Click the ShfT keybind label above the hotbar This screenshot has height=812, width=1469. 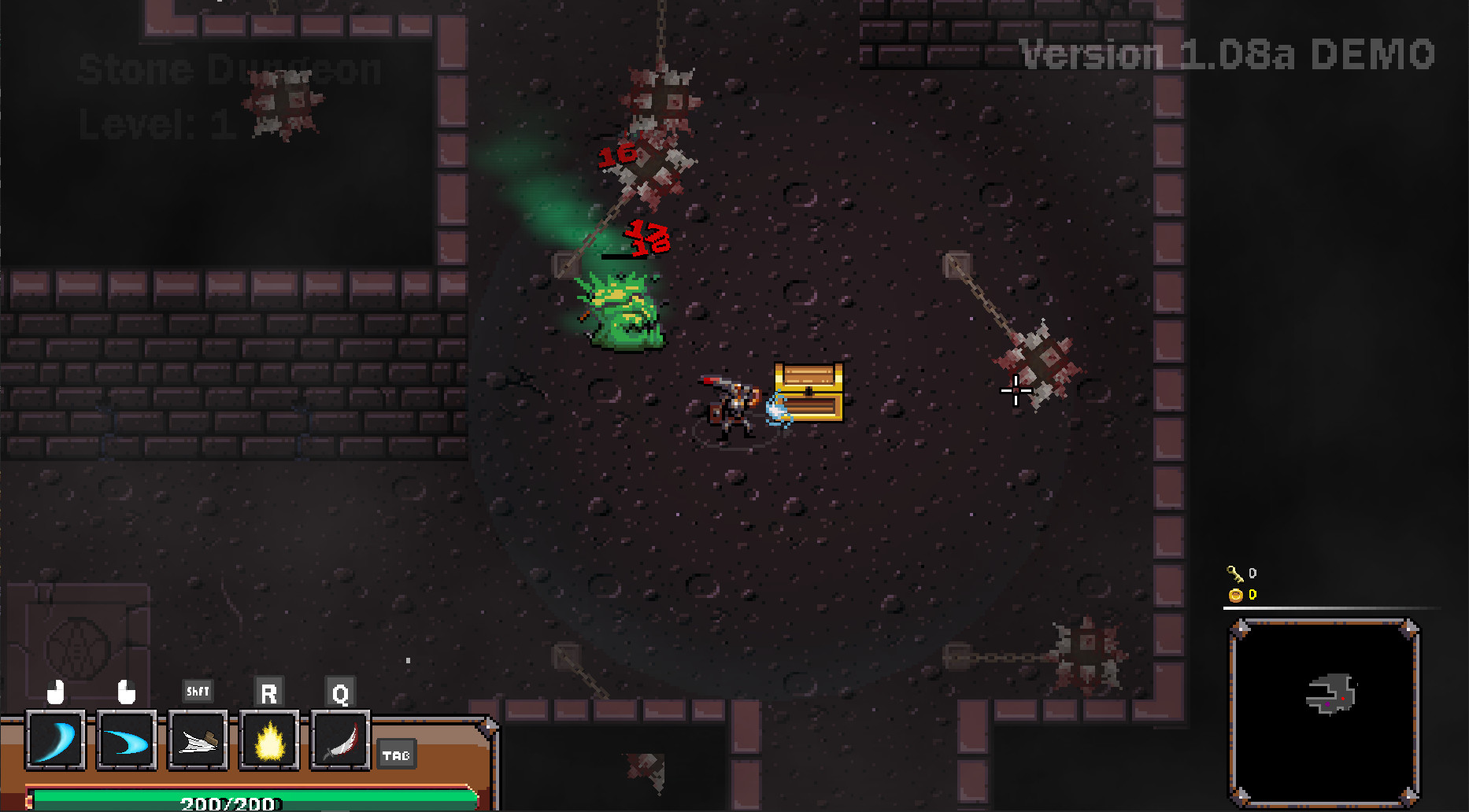tap(198, 691)
